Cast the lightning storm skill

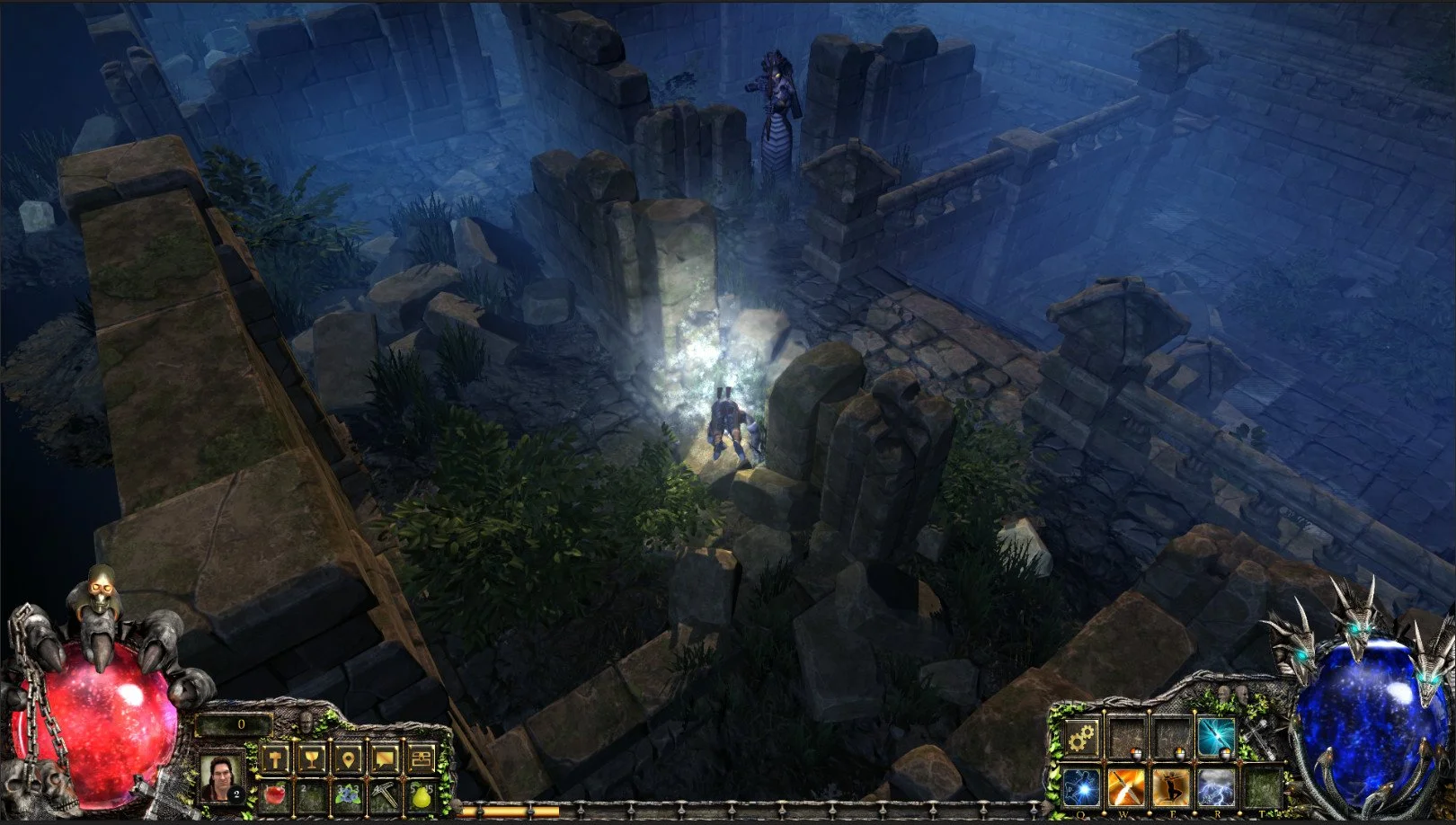(x=1215, y=787)
